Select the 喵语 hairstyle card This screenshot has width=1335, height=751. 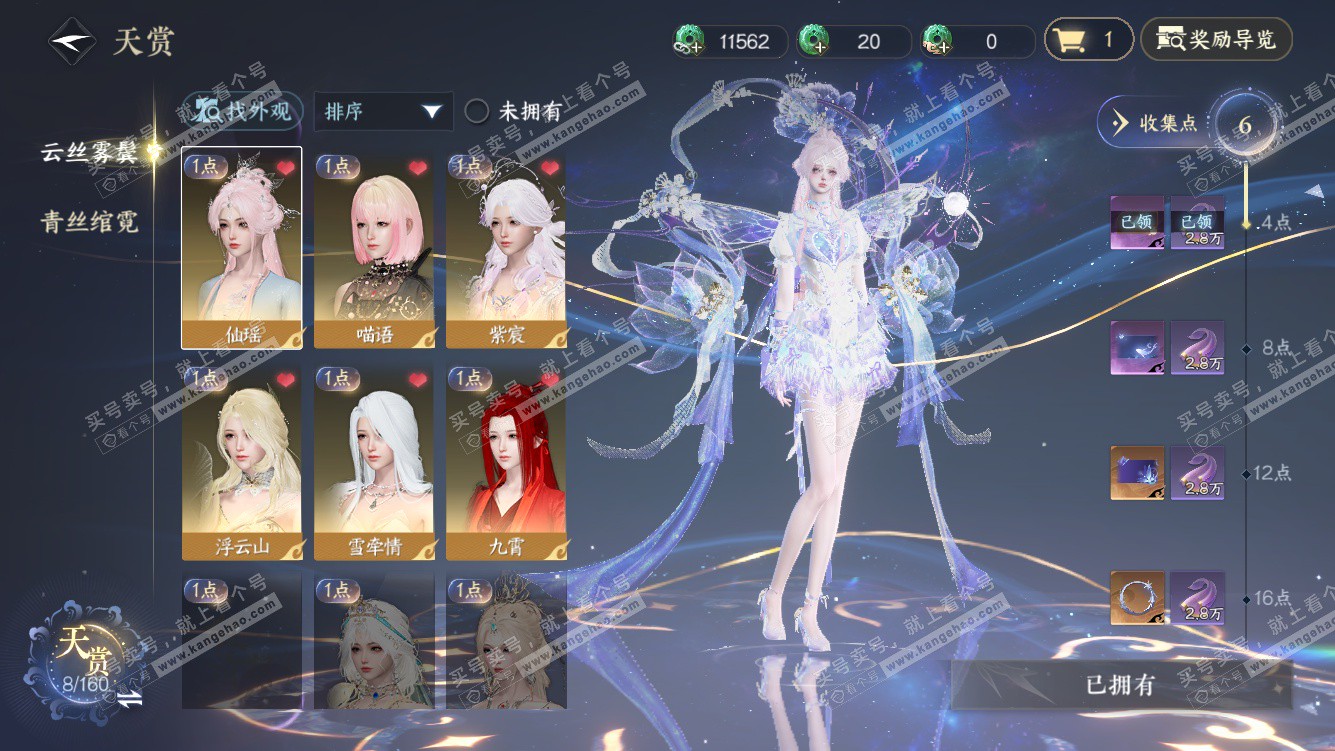pyautogui.click(x=374, y=248)
